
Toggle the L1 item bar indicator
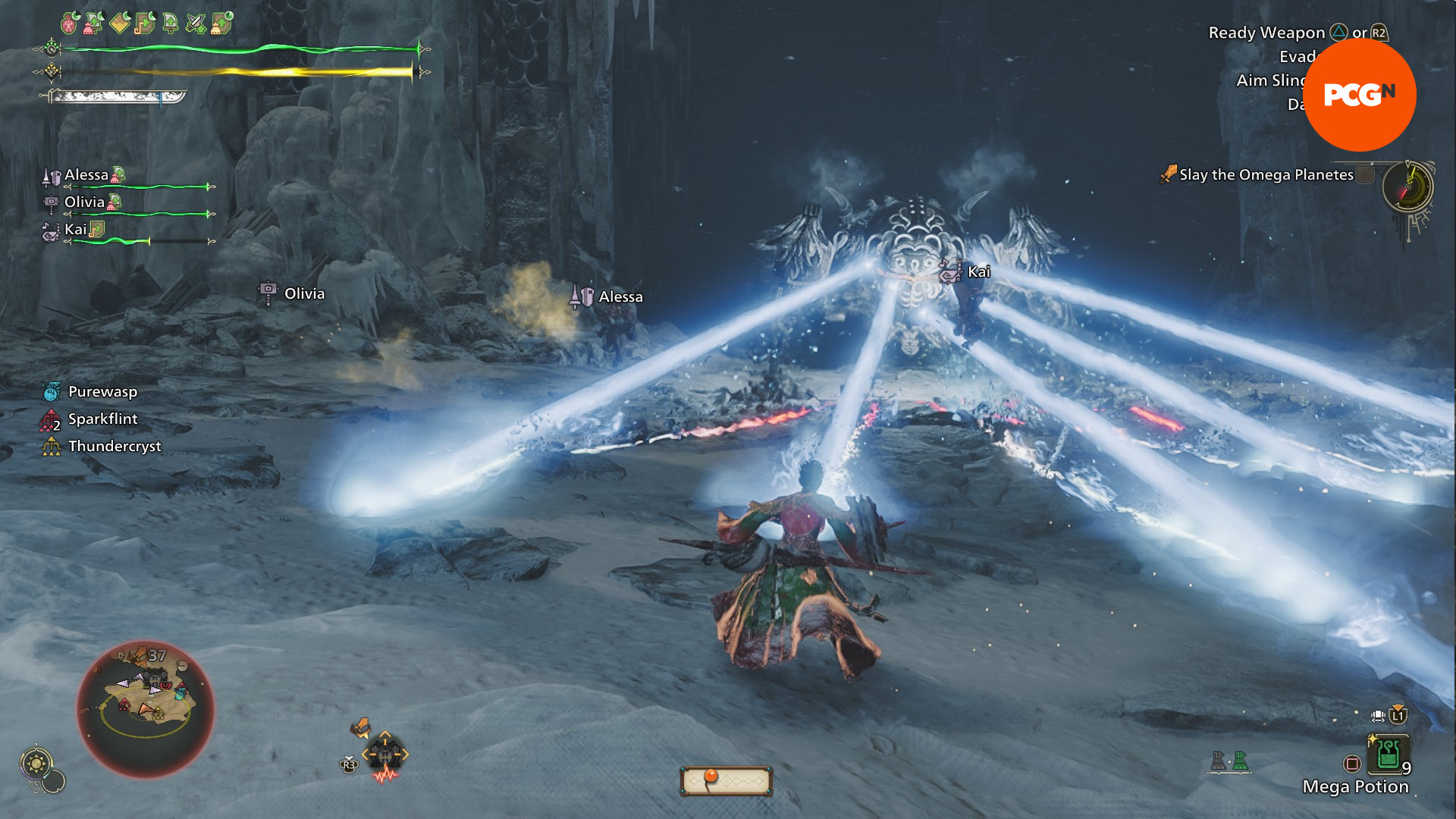(x=1398, y=716)
